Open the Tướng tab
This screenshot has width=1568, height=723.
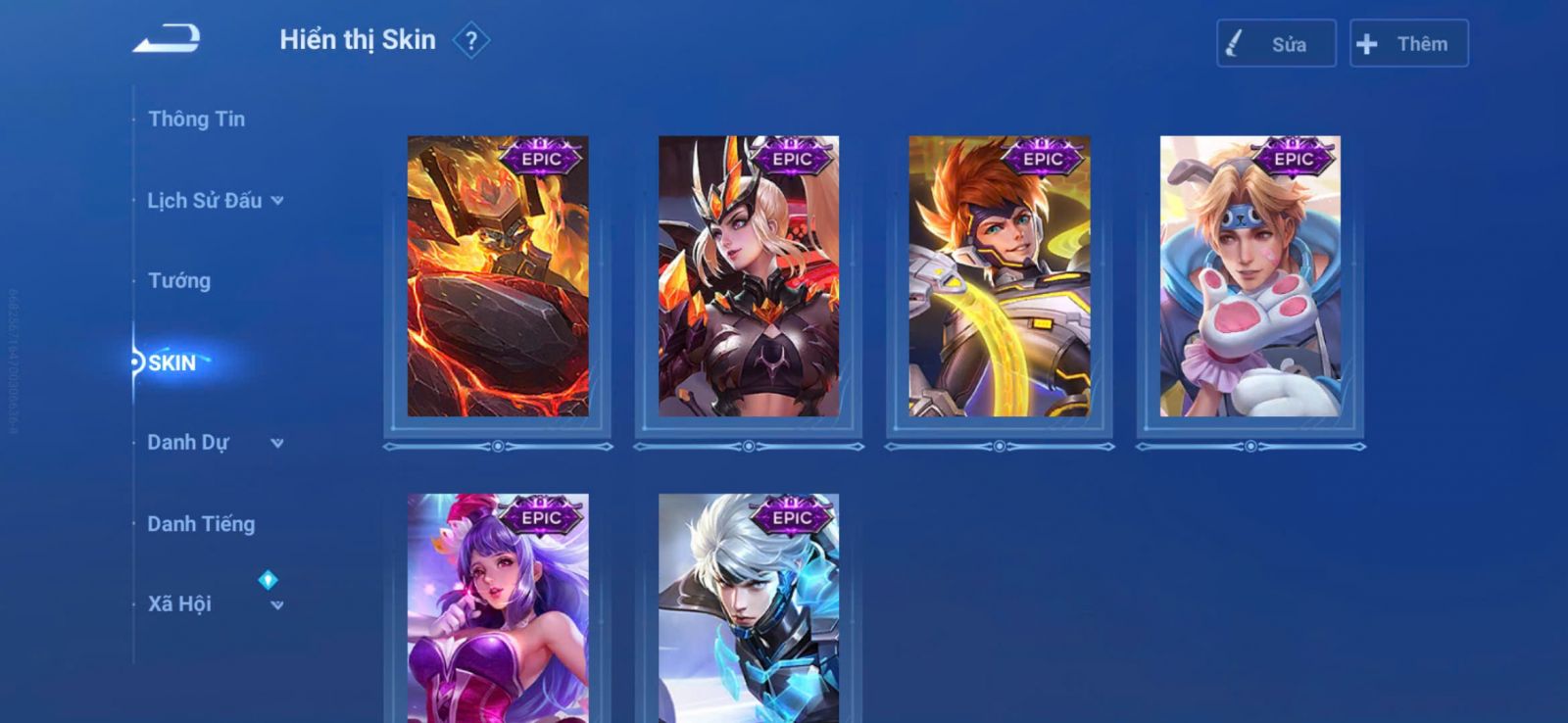[179, 281]
